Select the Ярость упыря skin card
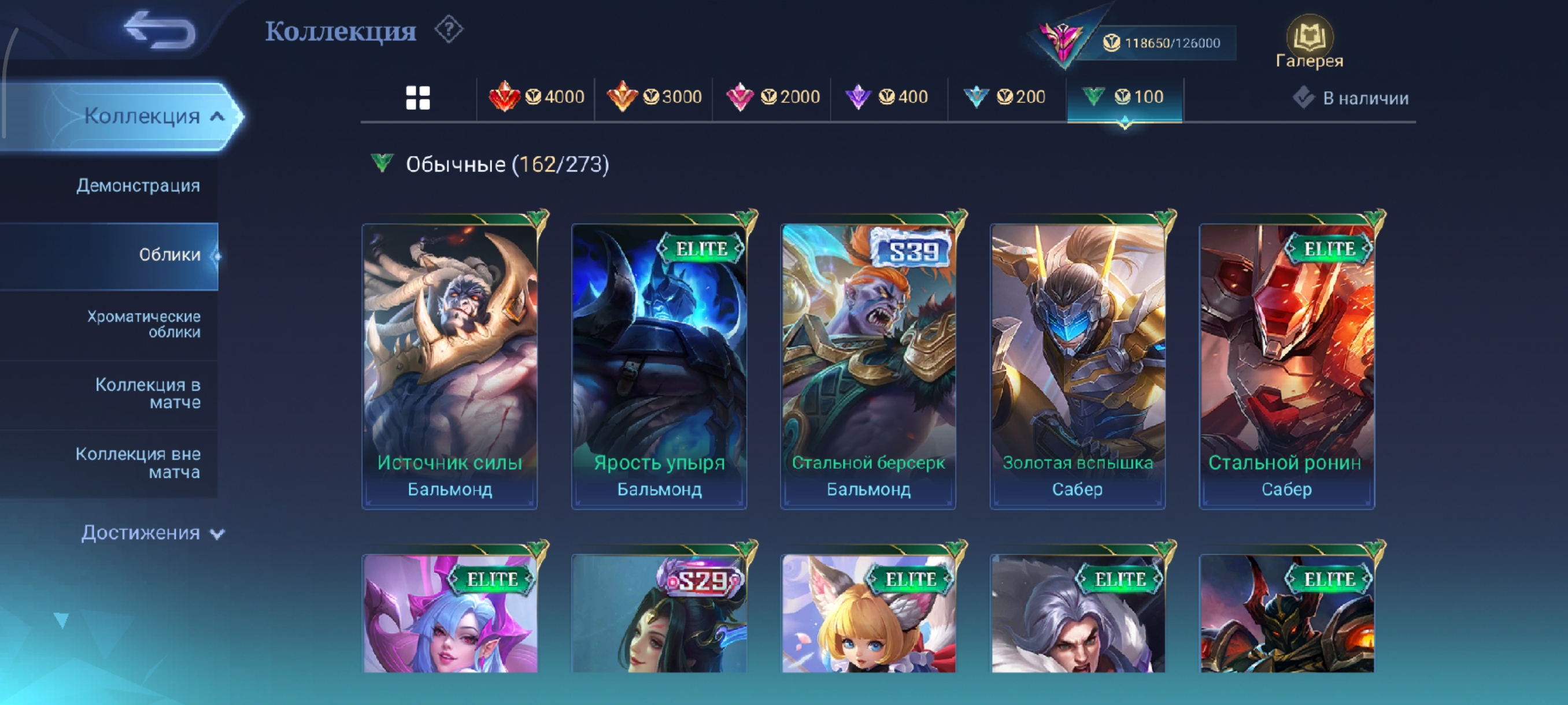 click(659, 365)
